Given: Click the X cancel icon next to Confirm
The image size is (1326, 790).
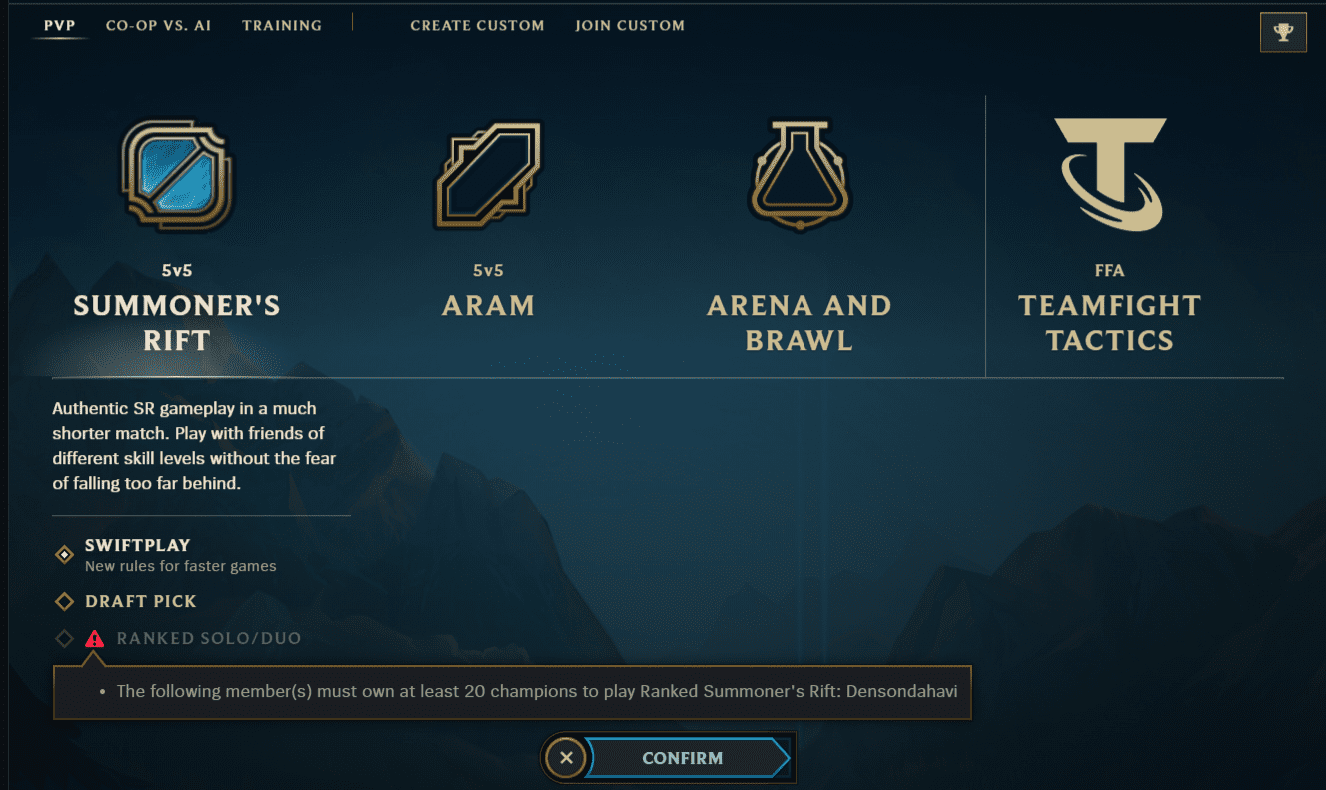Looking at the screenshot, I should point(565,757).
